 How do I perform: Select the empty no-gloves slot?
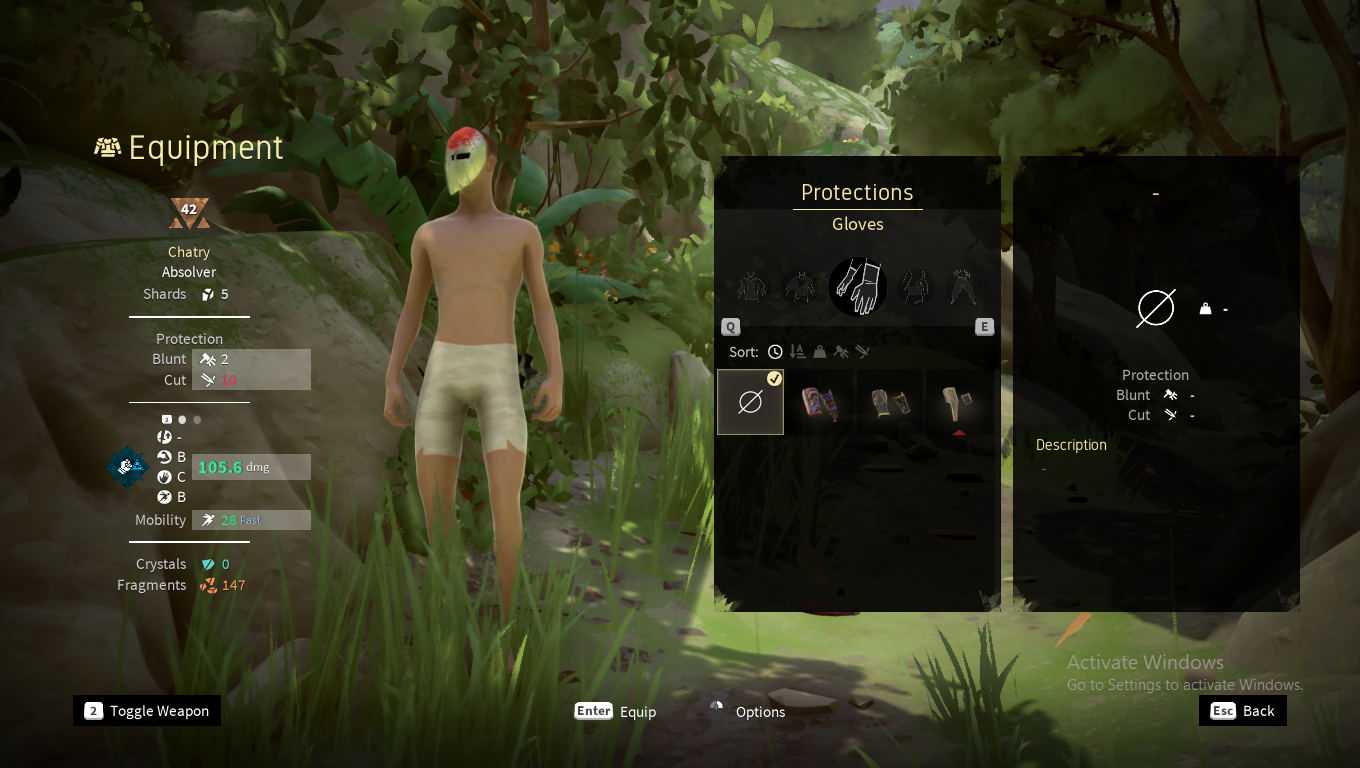pyautogui.click(x=750, y=402)
